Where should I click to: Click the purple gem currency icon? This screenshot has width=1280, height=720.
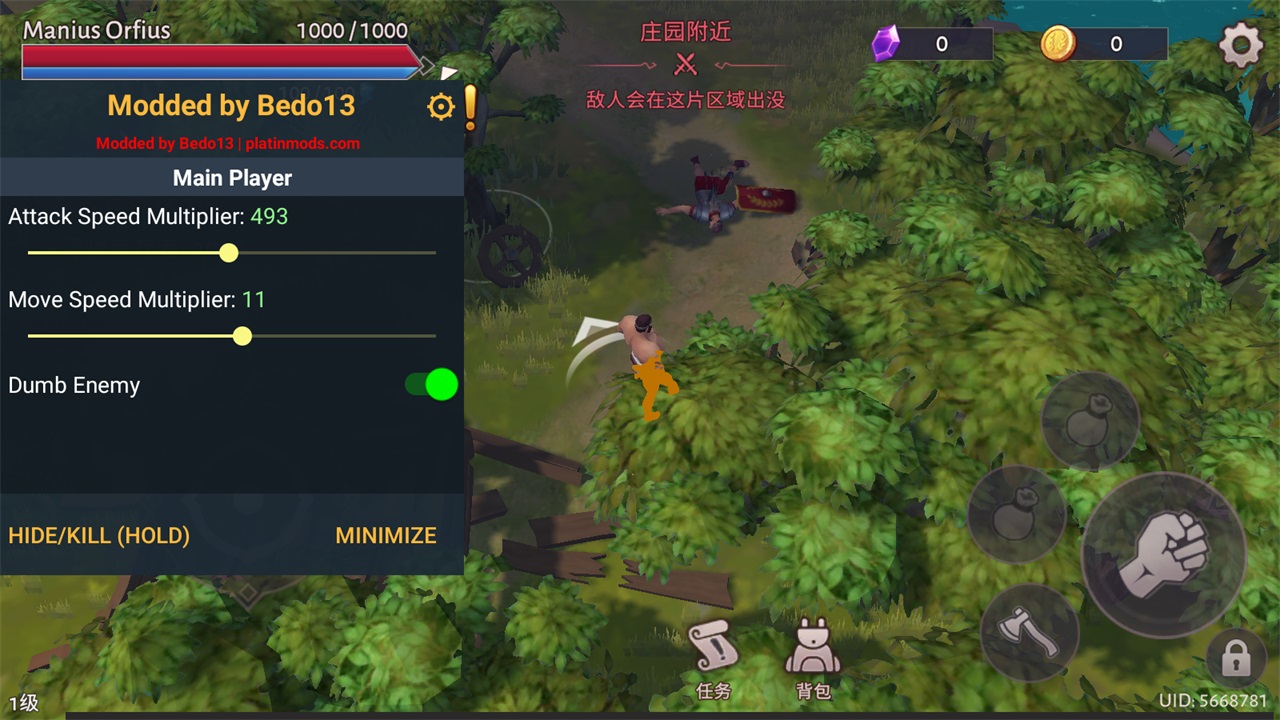[x=886, y=44]
